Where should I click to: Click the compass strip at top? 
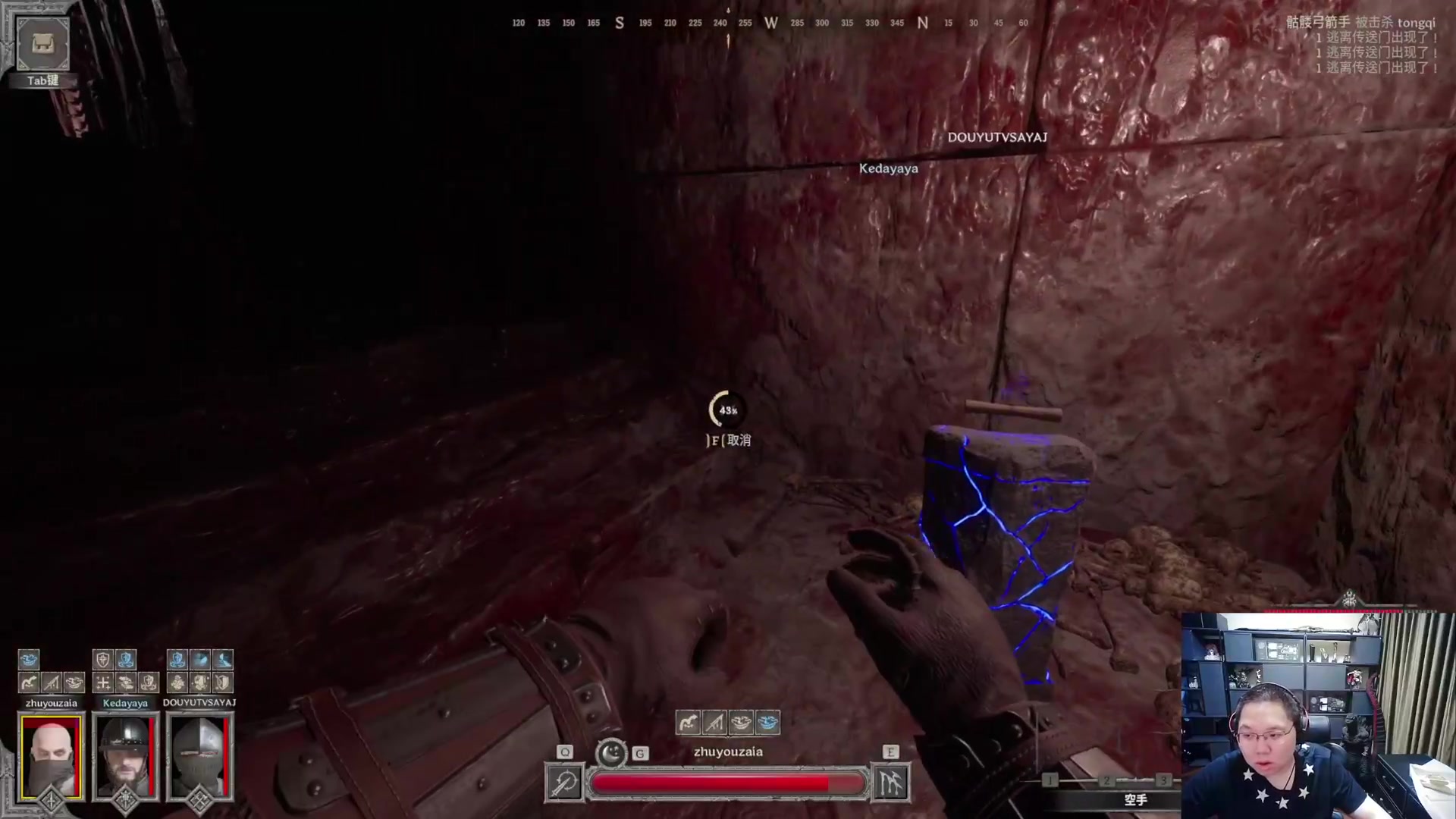click(770, 23)
